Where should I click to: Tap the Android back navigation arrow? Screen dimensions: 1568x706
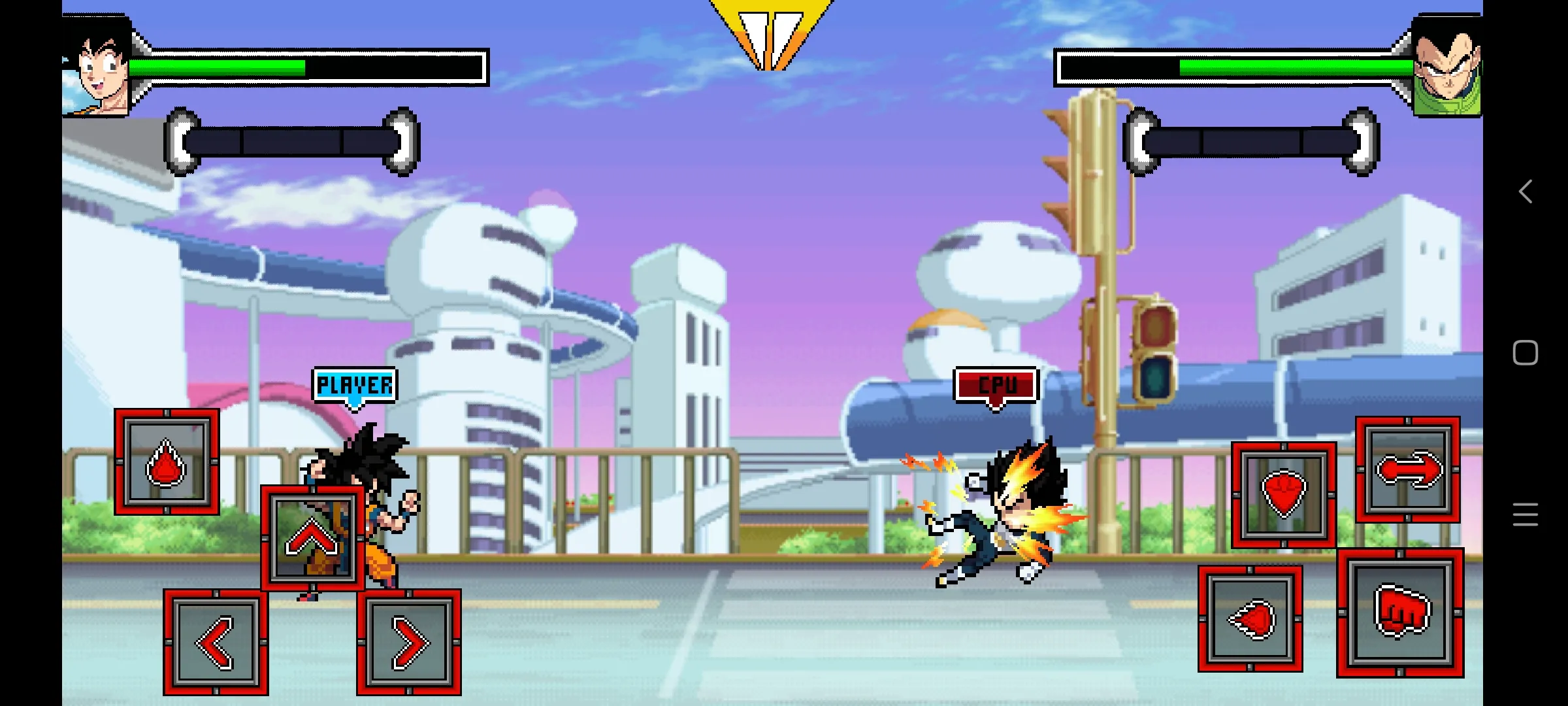click(x=1525, y=192)
